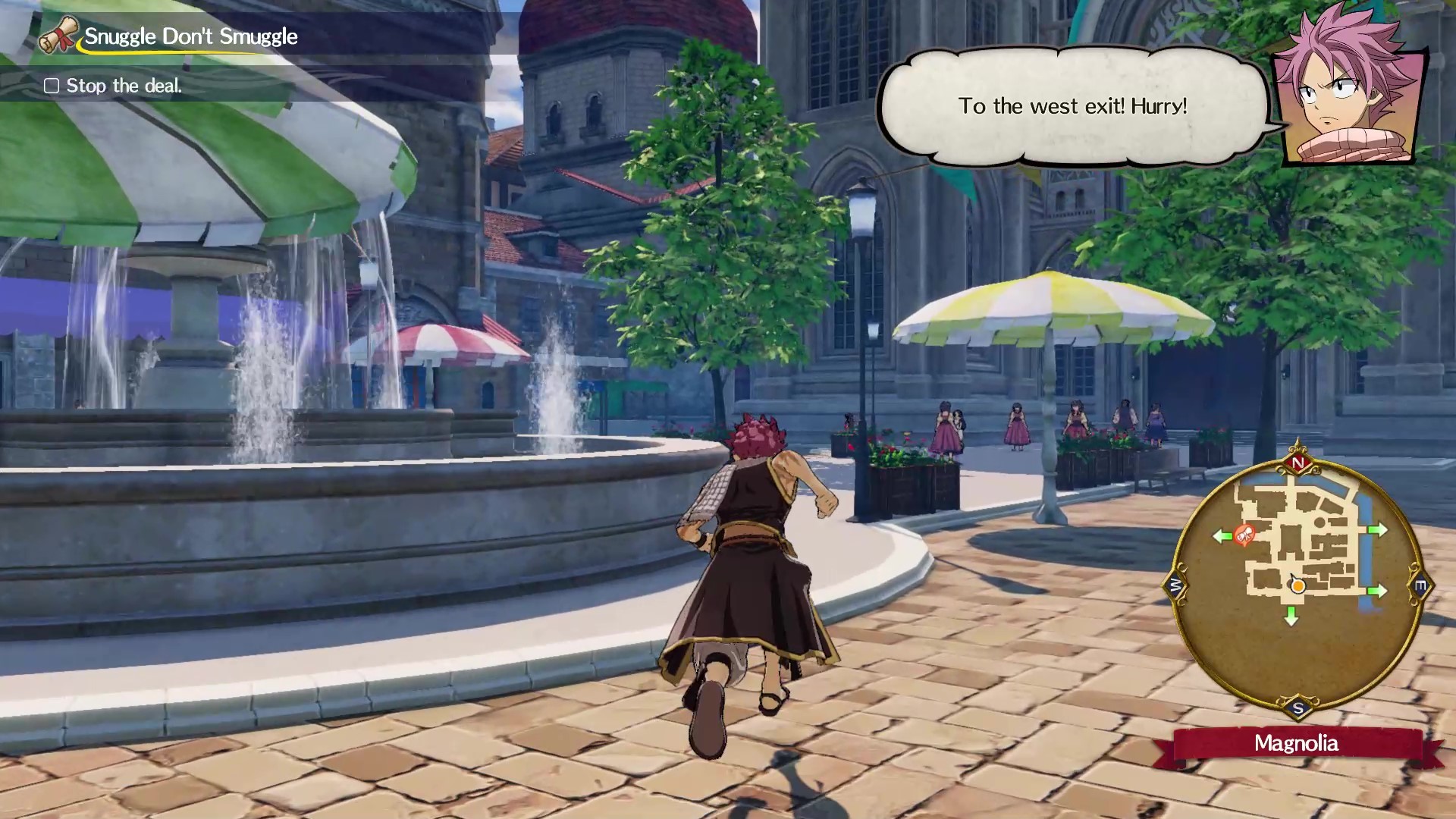Select the orange ribbon quest marker on minimap

tap(1243, 536)
